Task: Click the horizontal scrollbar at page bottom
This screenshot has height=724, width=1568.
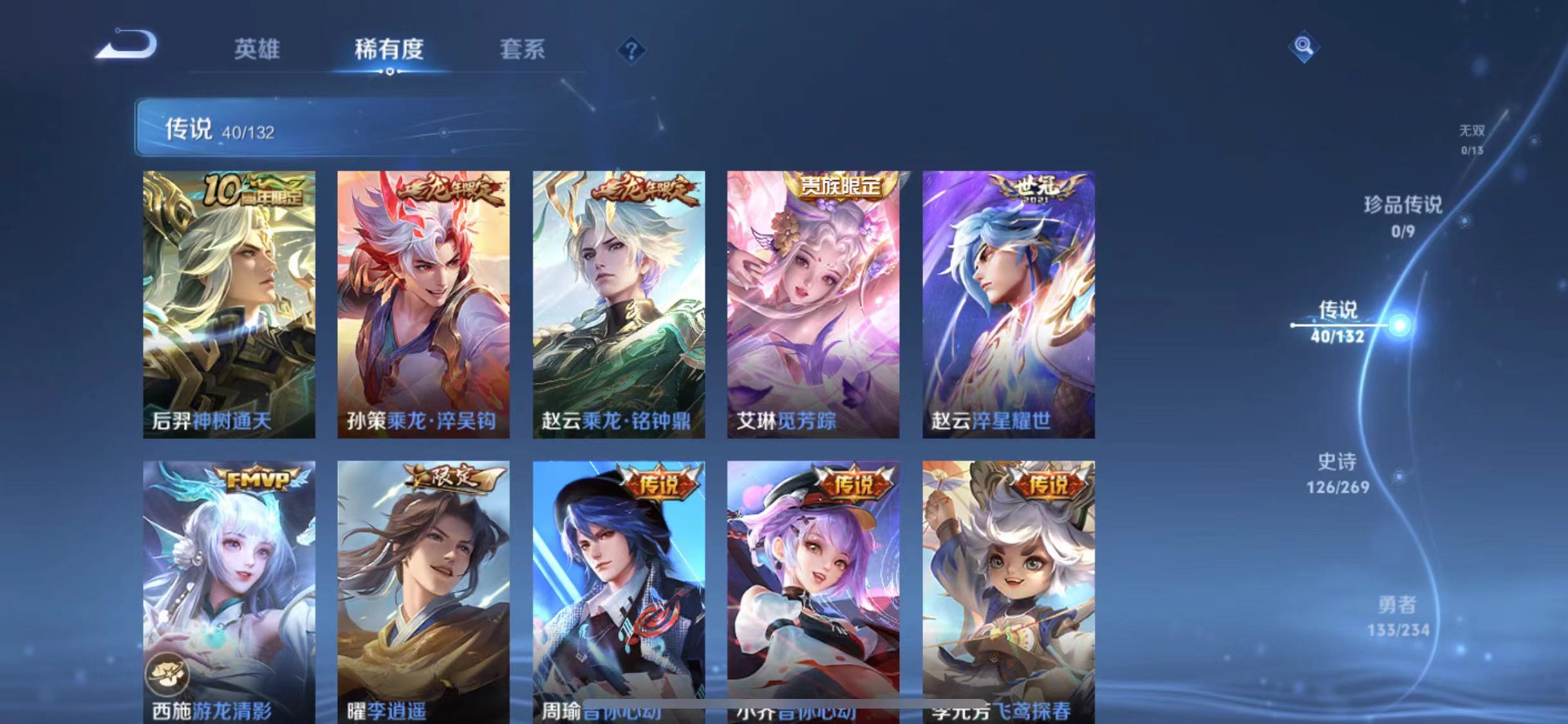Action: point(776,701)
